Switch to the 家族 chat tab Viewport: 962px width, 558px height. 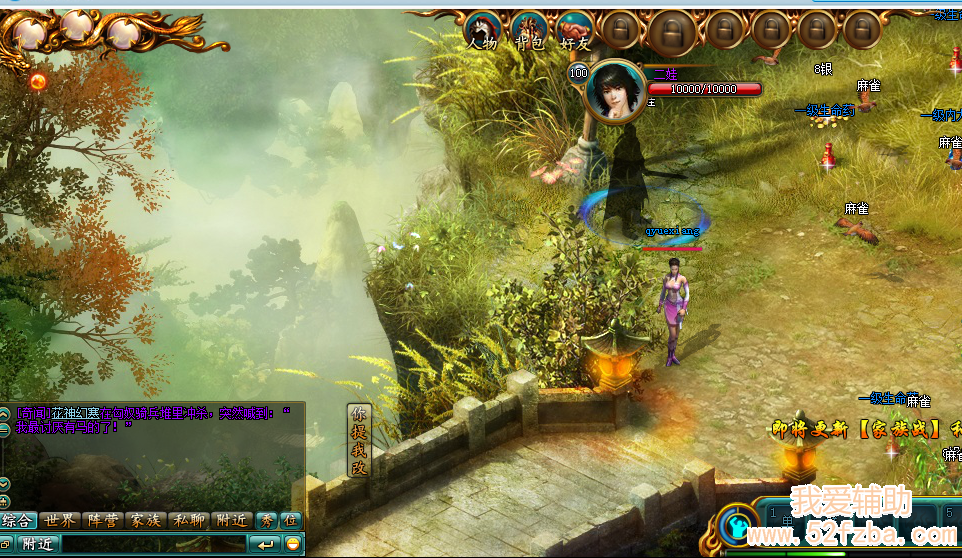pos(146,521)
